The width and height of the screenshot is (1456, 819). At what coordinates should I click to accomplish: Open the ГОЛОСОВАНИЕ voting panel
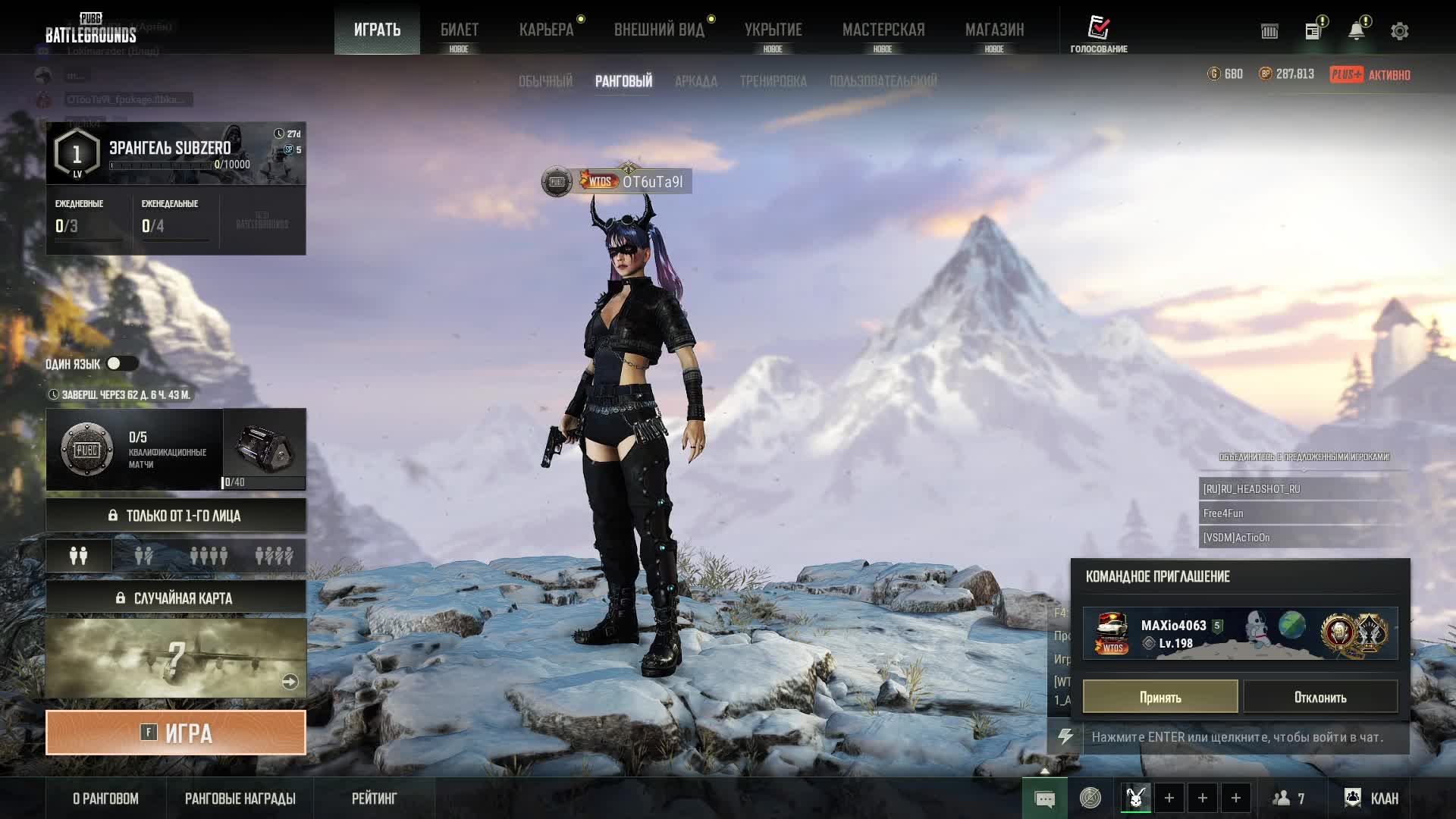point(1098,34)
